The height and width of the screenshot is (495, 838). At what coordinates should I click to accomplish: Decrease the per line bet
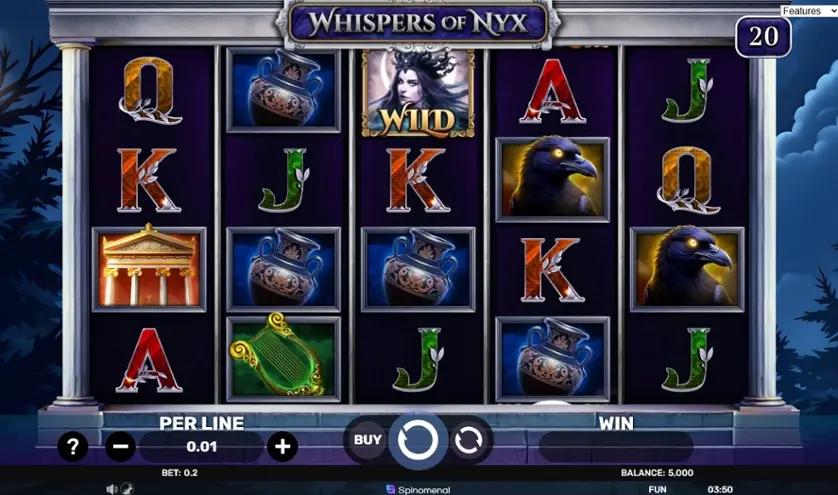[120, 446]
